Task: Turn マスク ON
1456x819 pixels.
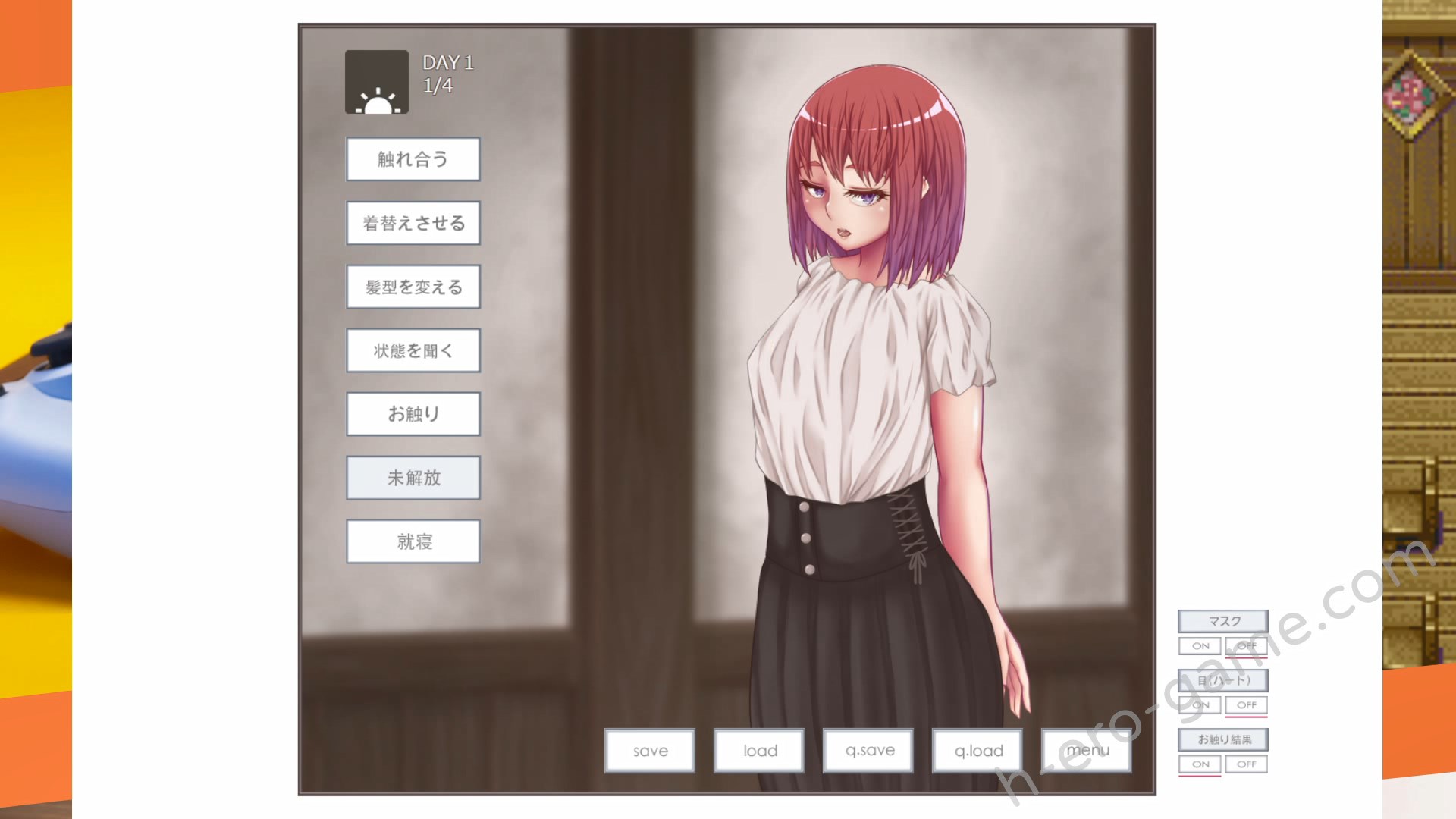Action: click(x=1199, y=645)
